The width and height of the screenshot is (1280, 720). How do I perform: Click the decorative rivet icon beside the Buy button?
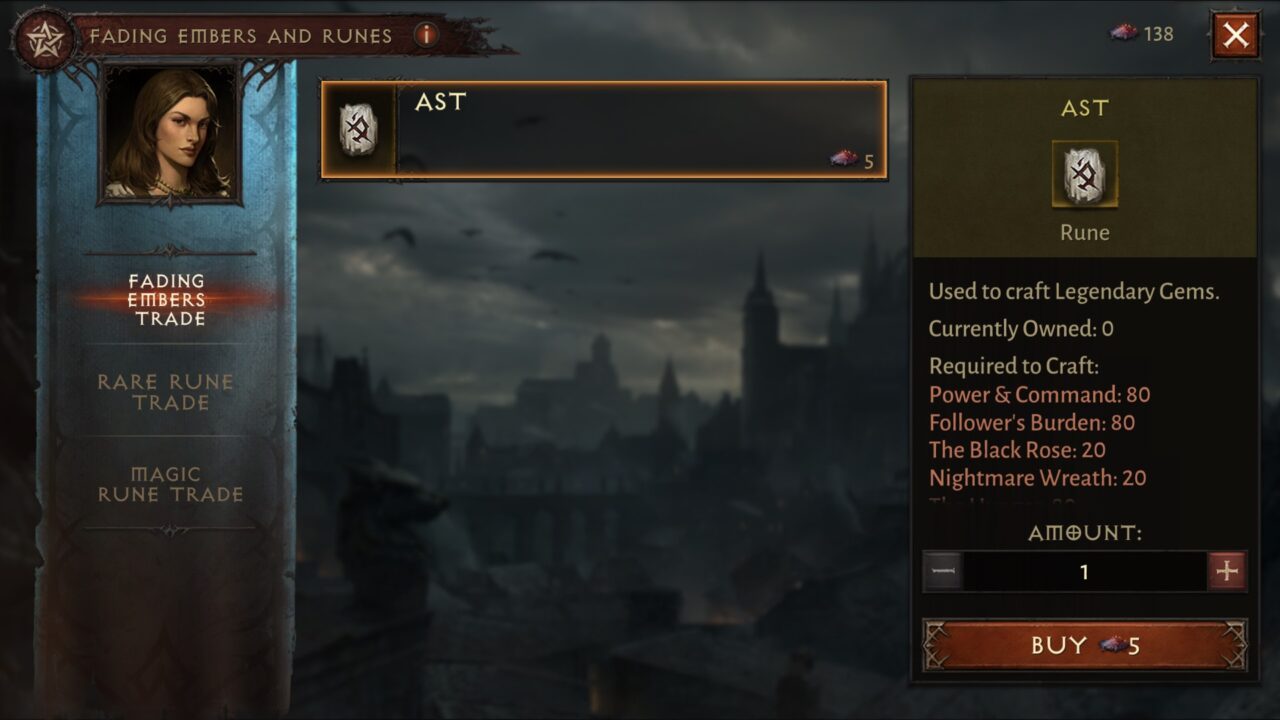(x=934, y=645)
